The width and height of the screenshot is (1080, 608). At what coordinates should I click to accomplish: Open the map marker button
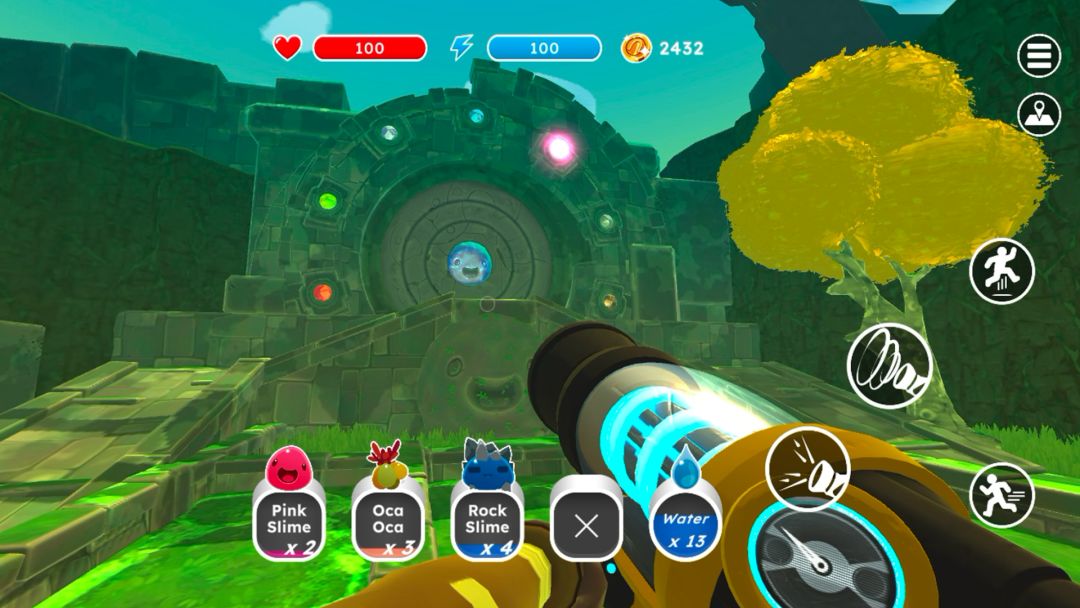click(1039, 115)
